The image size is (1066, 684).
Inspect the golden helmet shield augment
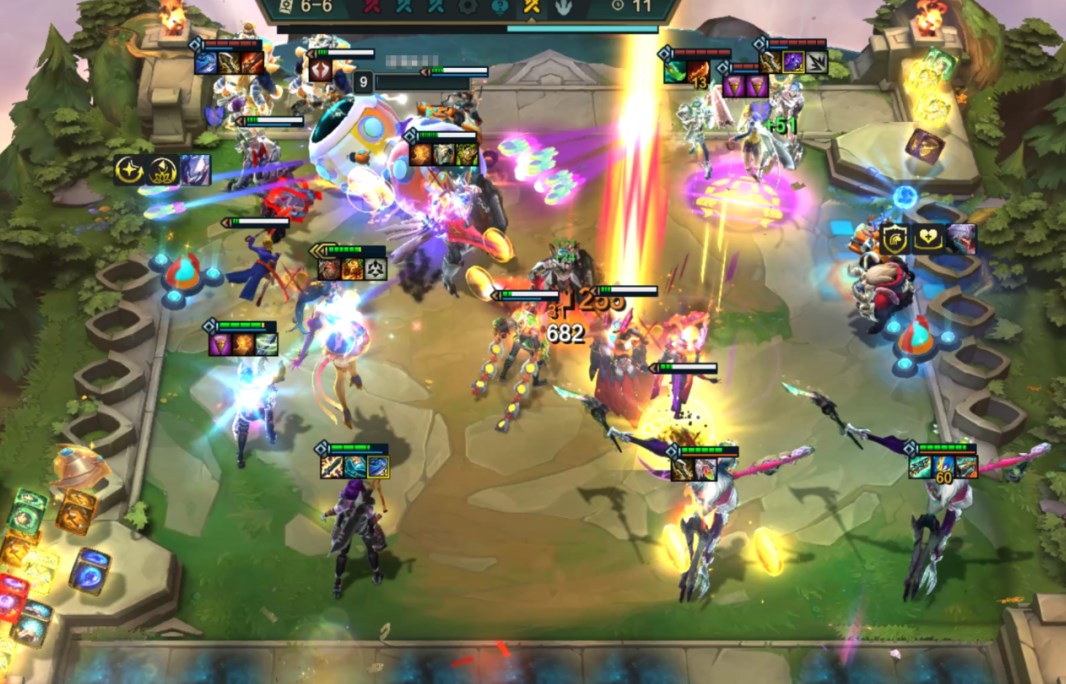click(x=894, y=238)
